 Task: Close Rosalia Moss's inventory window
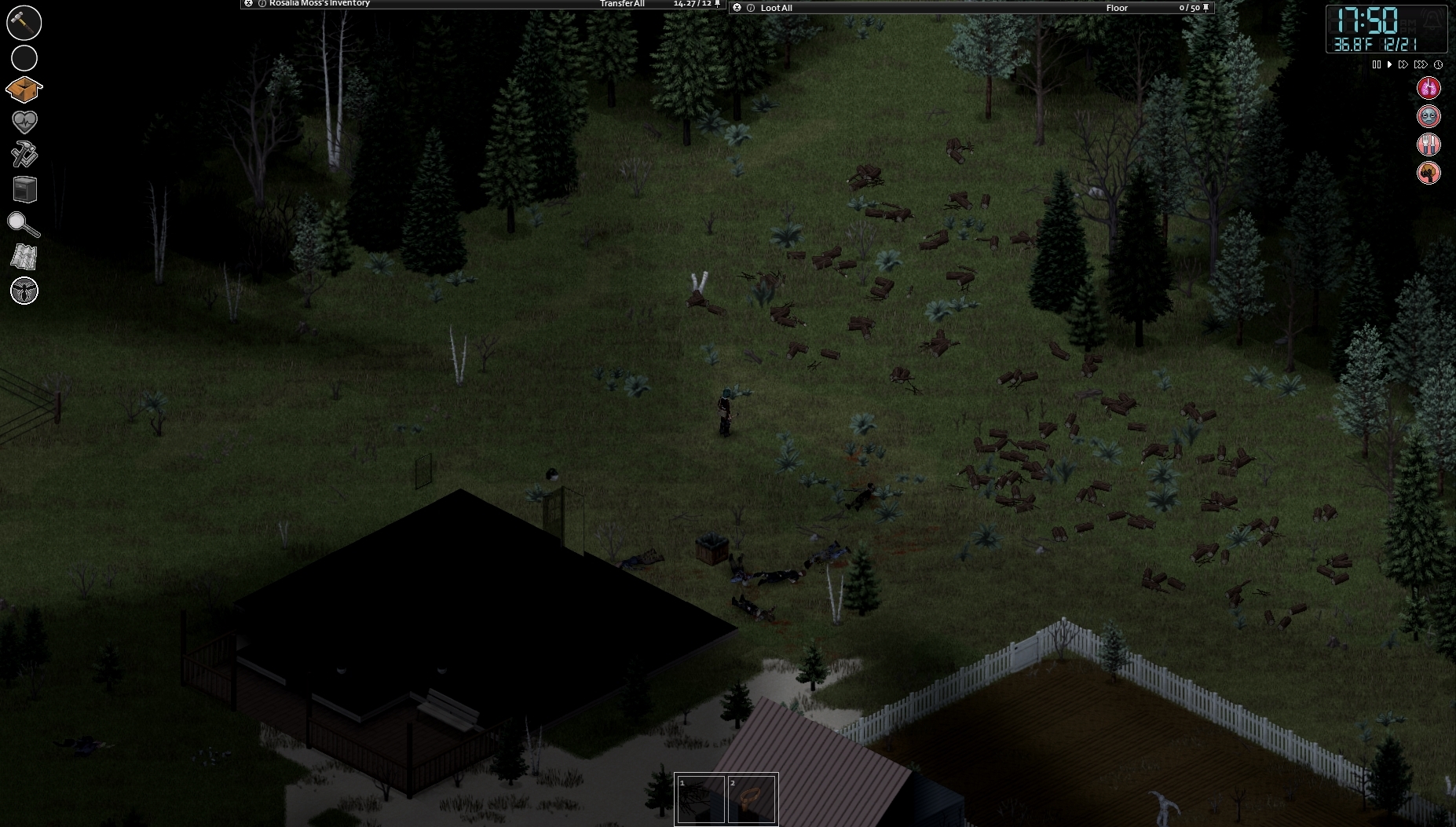pos(249,4)
